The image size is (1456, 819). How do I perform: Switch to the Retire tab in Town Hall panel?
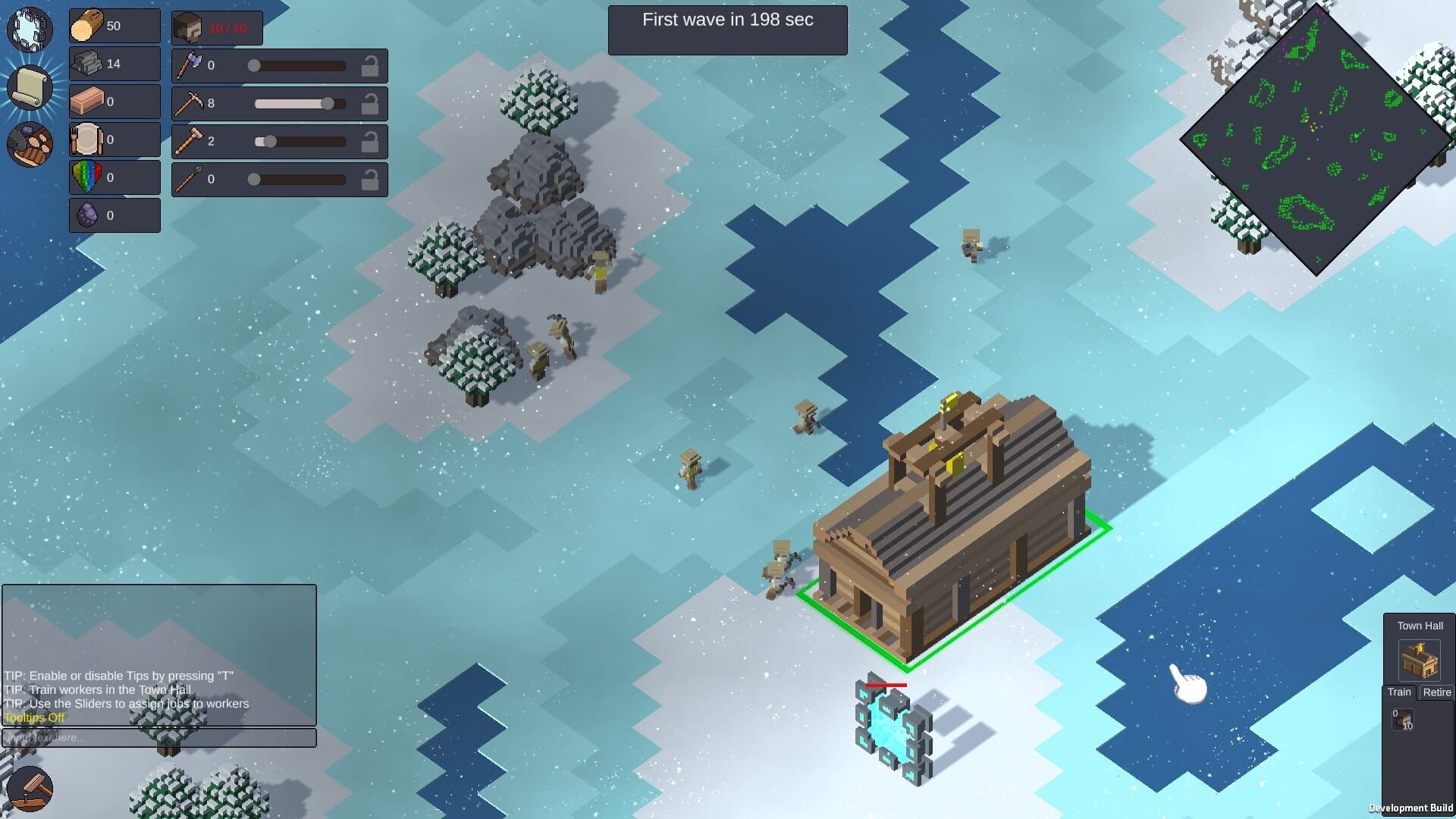pyautogui.click(x=1437, y=692)
